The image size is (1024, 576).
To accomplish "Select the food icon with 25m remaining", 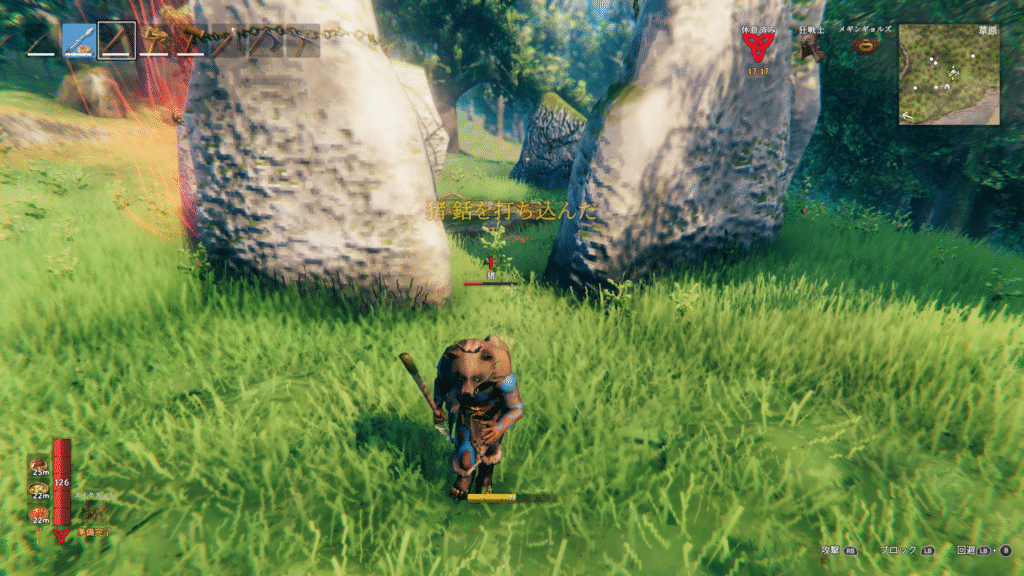I will [x=39, y=466].
